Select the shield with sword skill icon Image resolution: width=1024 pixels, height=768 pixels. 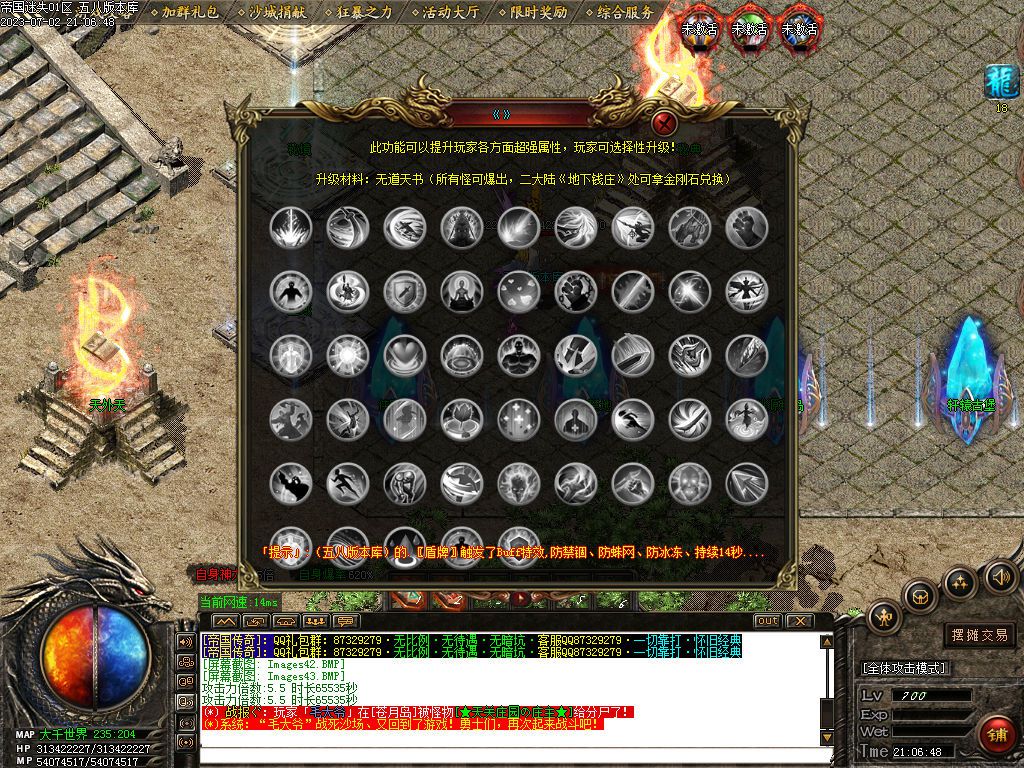click(x=405, y=292)
